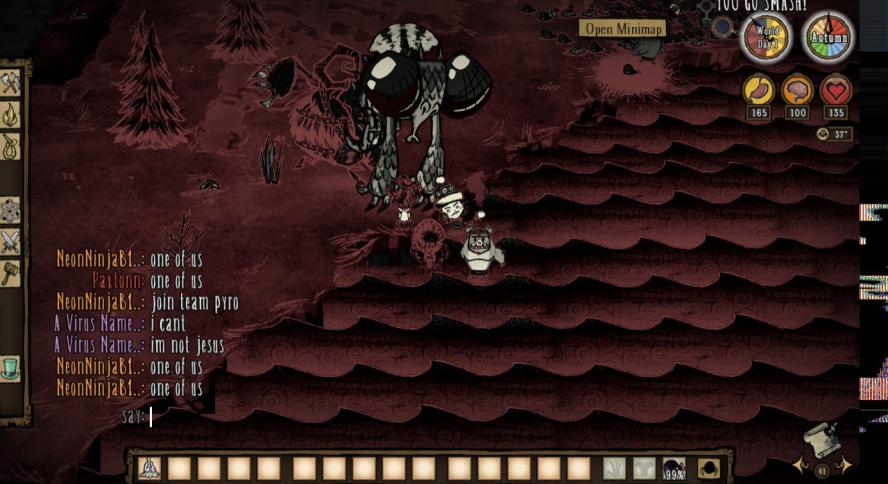Choose the Structures hammer crafting tab
This screenshot has height=484, width=888.
[11, 273]
